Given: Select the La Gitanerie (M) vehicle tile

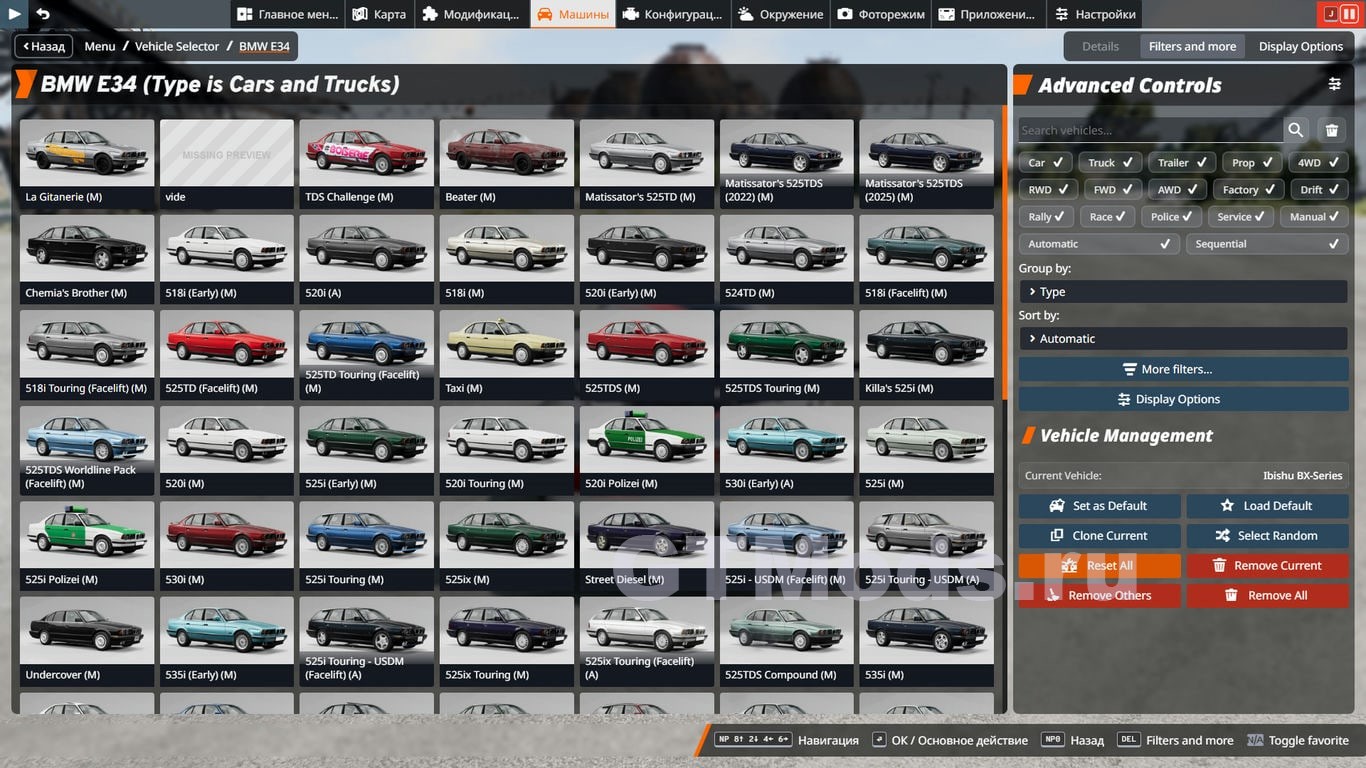Looking at the screenshot, I should (x=87, y=163).
